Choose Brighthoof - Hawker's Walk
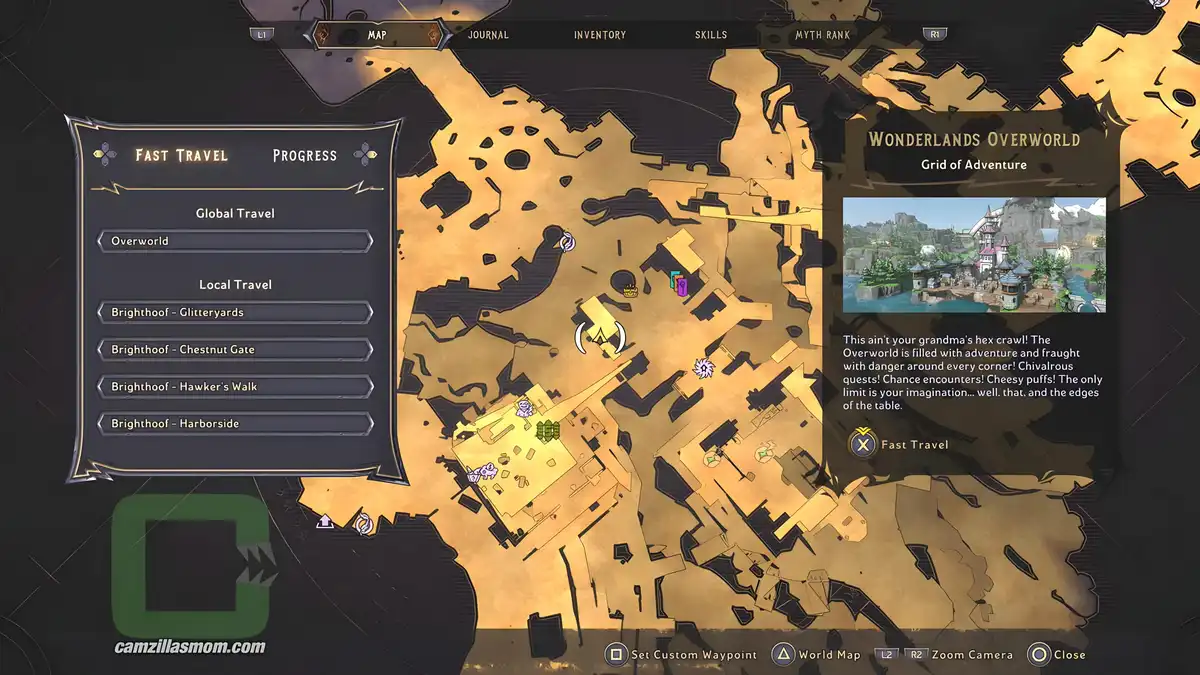 [235, 387]
